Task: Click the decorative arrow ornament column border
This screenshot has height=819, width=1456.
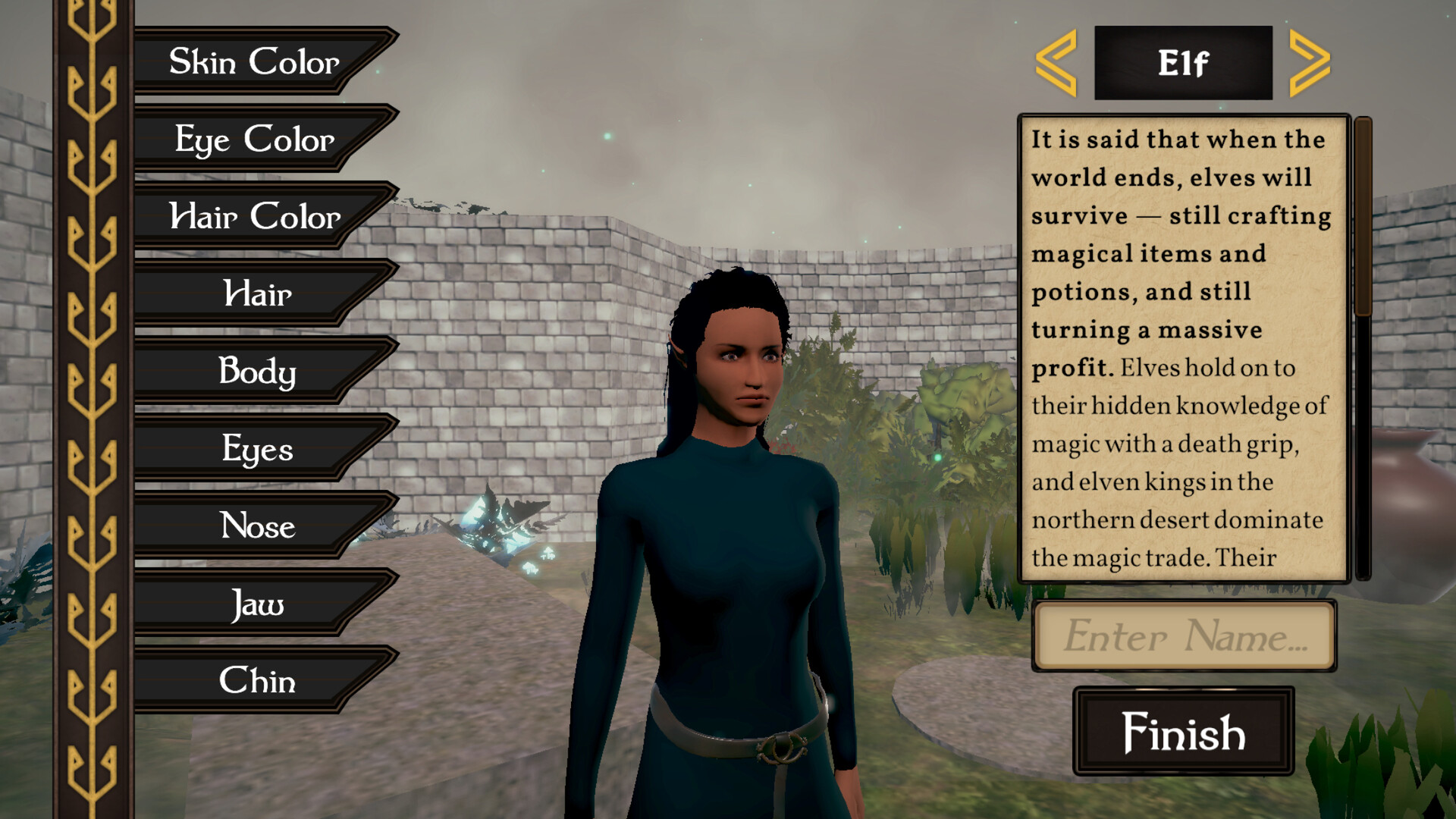Action: [91, 409]
